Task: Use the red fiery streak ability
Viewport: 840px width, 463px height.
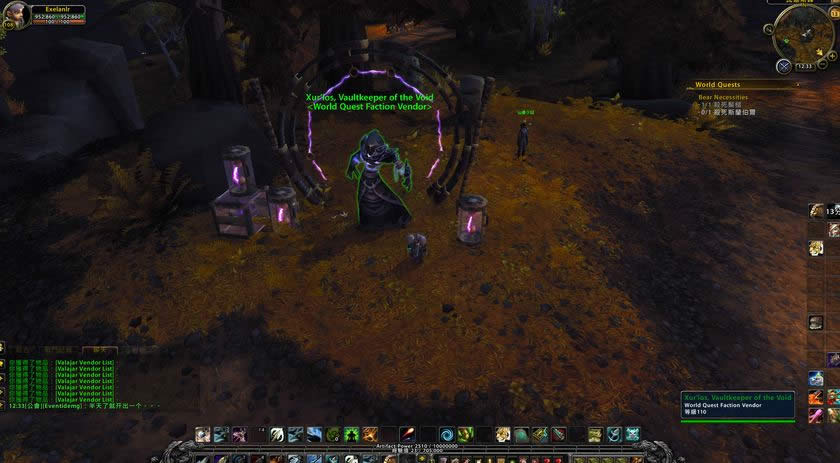Action: tap(408, 434)
